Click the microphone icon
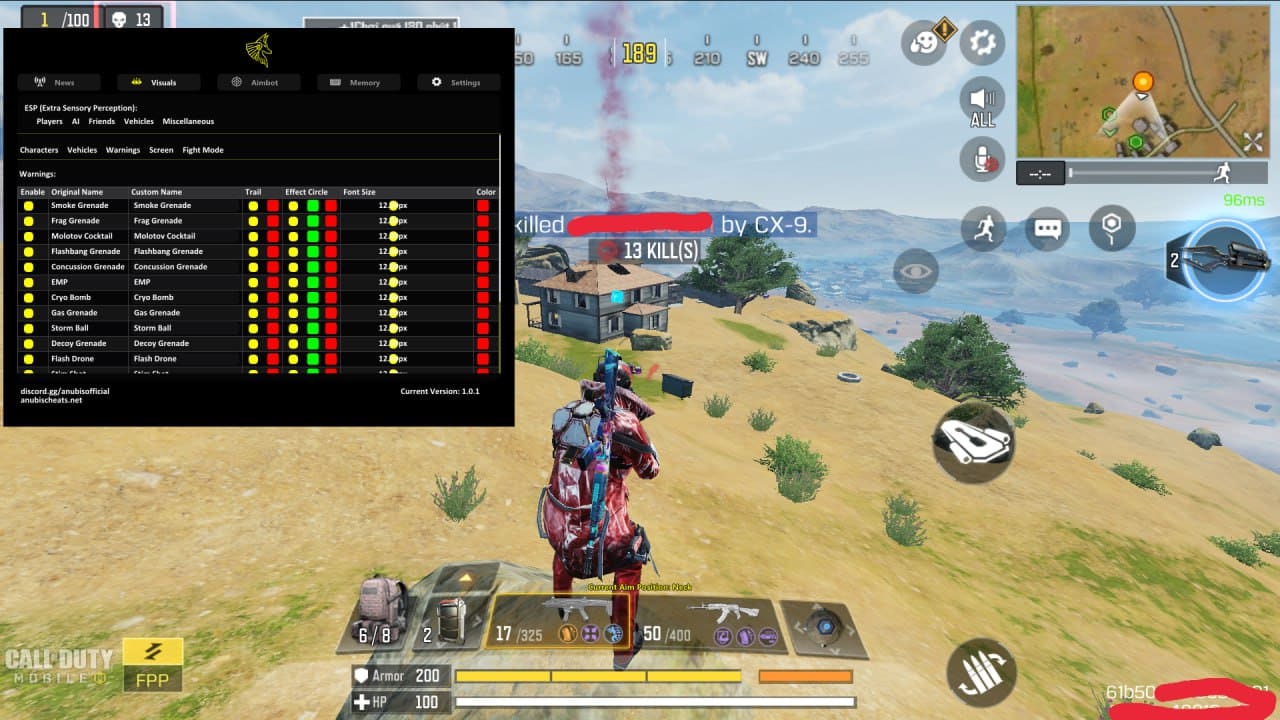Viewport: 1280px width, 720px height. coord(981,158)
